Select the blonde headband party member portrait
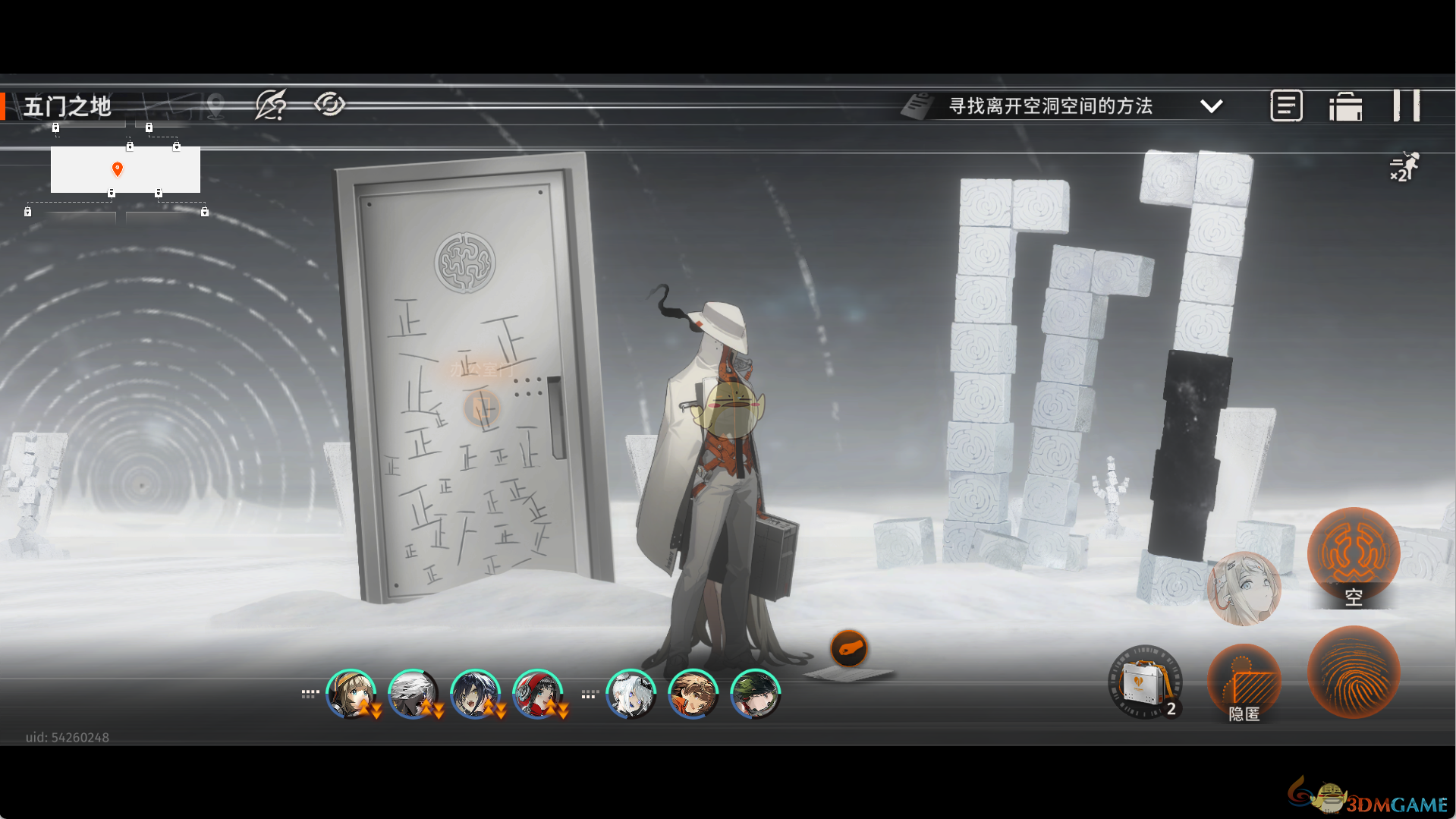The width and height of the screenshot is (1456, 819). pyautogui.click(x=351, y=694)
